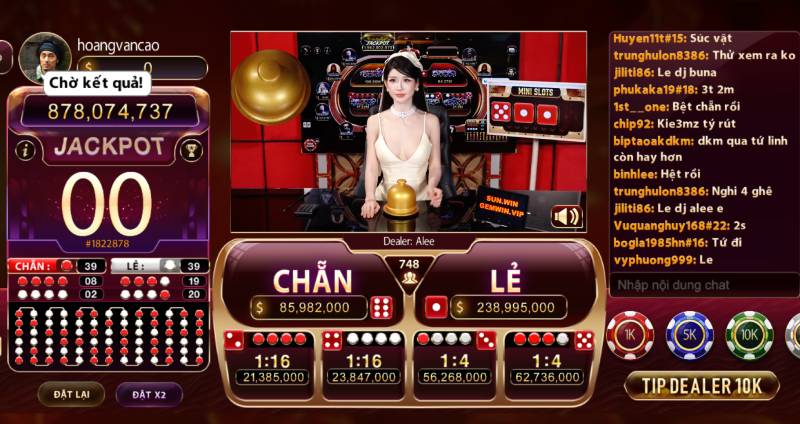Bet on four white chips 1:16
Screen dimensions: 800x424
tap(362, 358)
